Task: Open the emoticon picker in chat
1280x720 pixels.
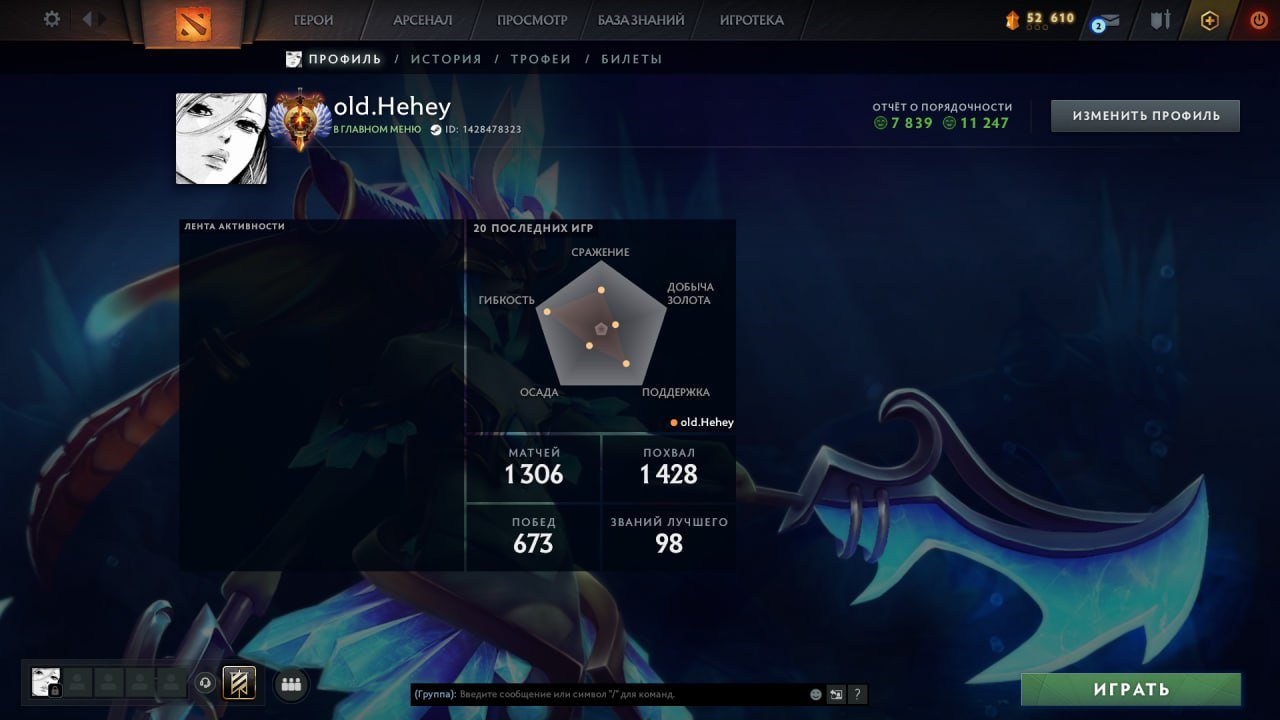Action: 815,694
